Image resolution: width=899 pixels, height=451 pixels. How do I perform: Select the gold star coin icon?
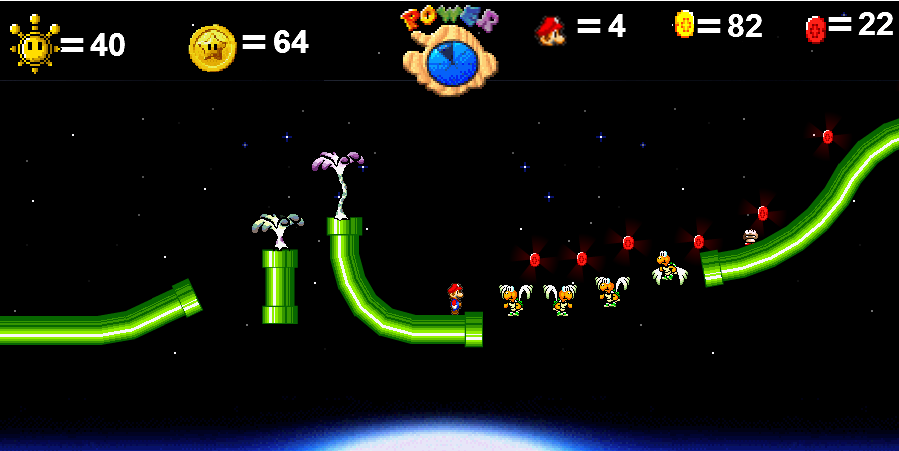(212, 47)
